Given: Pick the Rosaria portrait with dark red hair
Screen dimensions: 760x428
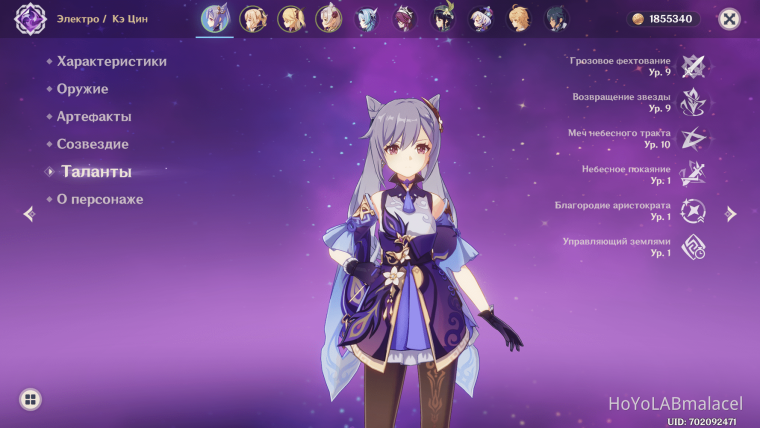Looking at the screenshot, I should coord(405,18).
